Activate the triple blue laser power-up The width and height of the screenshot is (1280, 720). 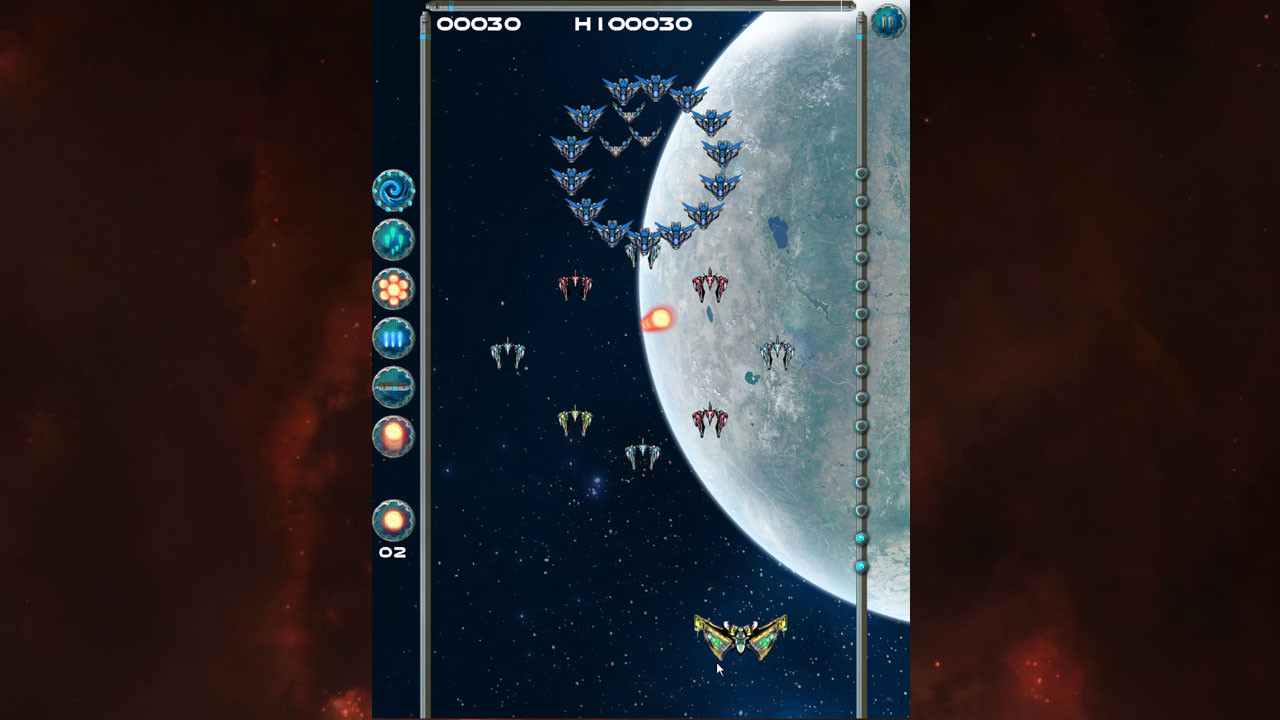point(393,337)
